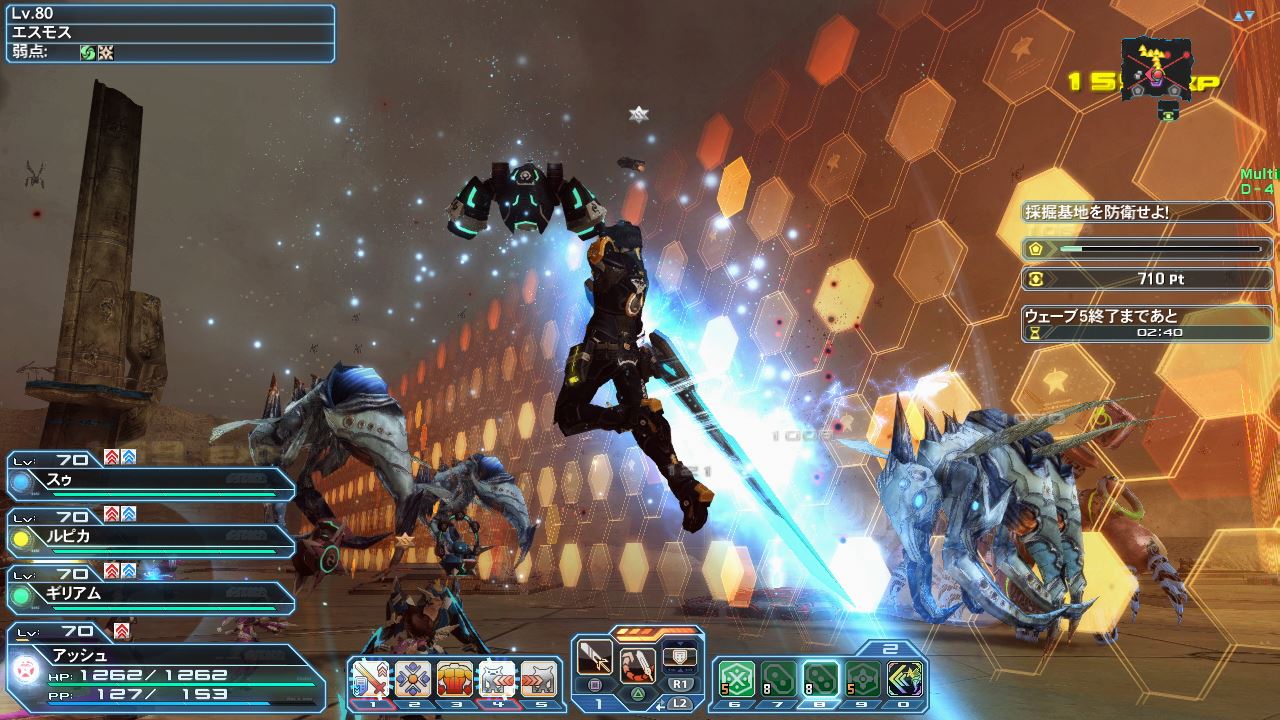
Task: Open the radar minimap
Action: 1156,70
